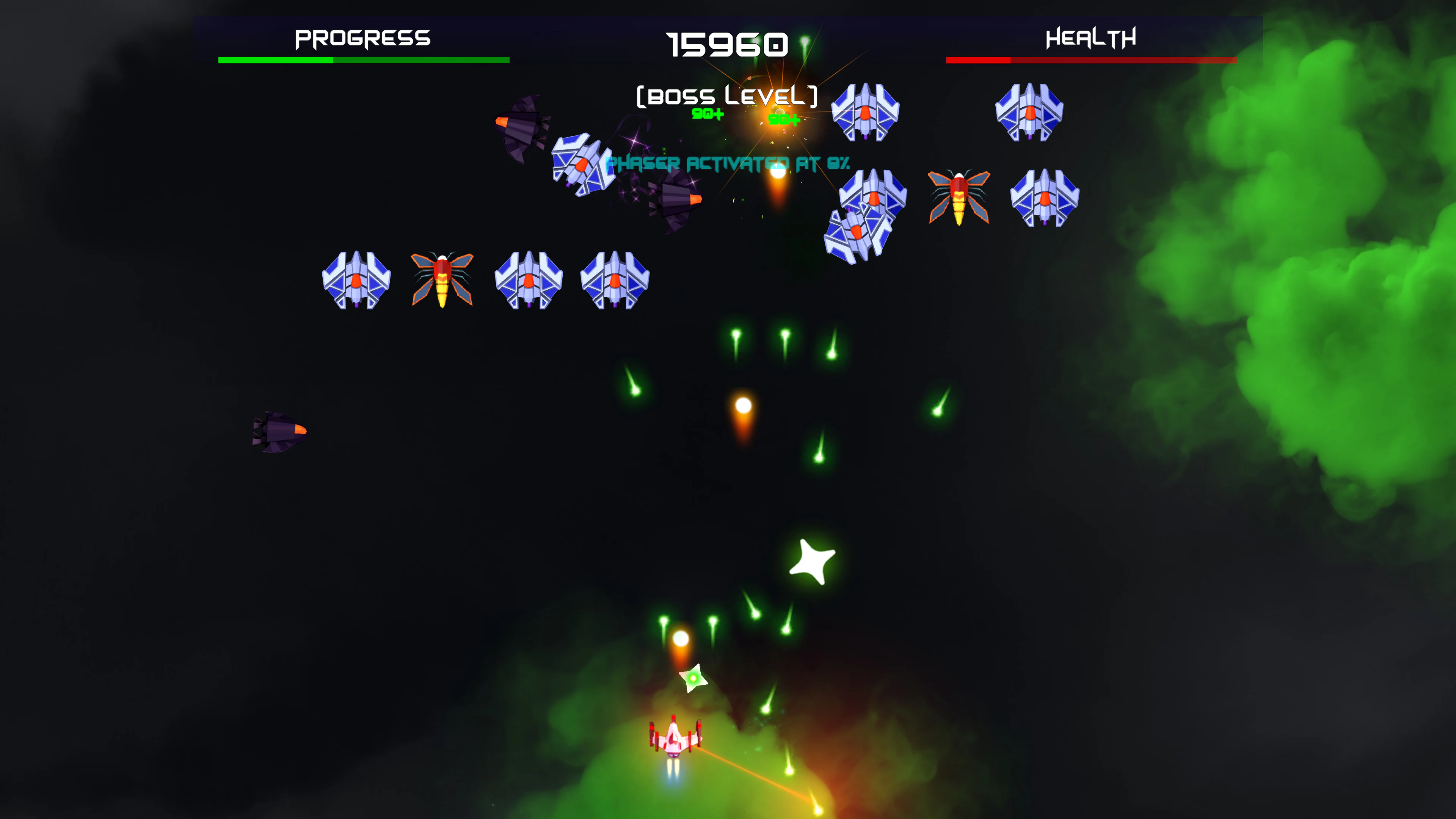Click the PROGRESS label text

(x=362, y=38)
